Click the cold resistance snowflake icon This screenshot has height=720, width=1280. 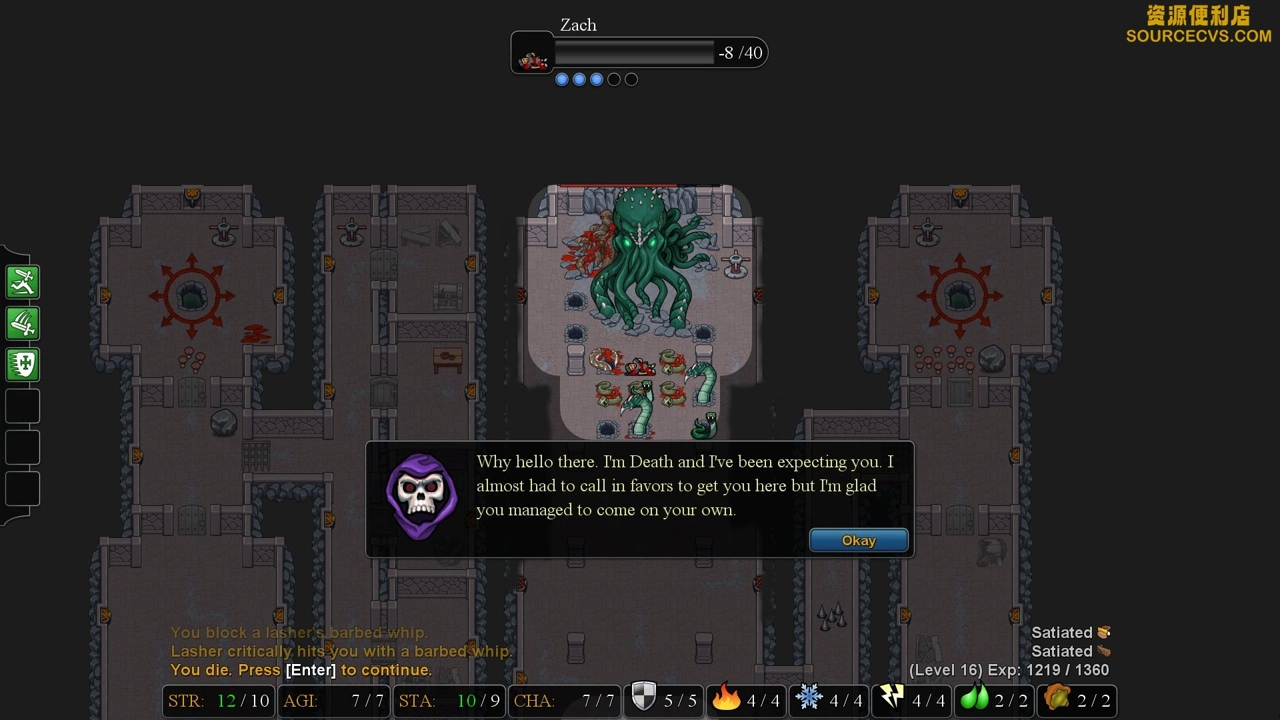point(808,698)
